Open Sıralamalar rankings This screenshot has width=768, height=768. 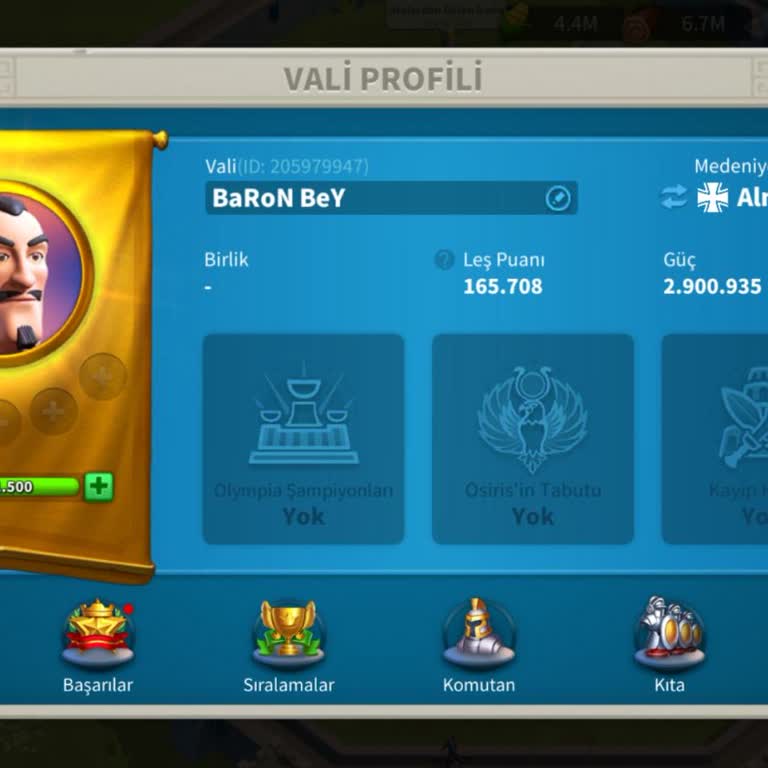(288, 637)
